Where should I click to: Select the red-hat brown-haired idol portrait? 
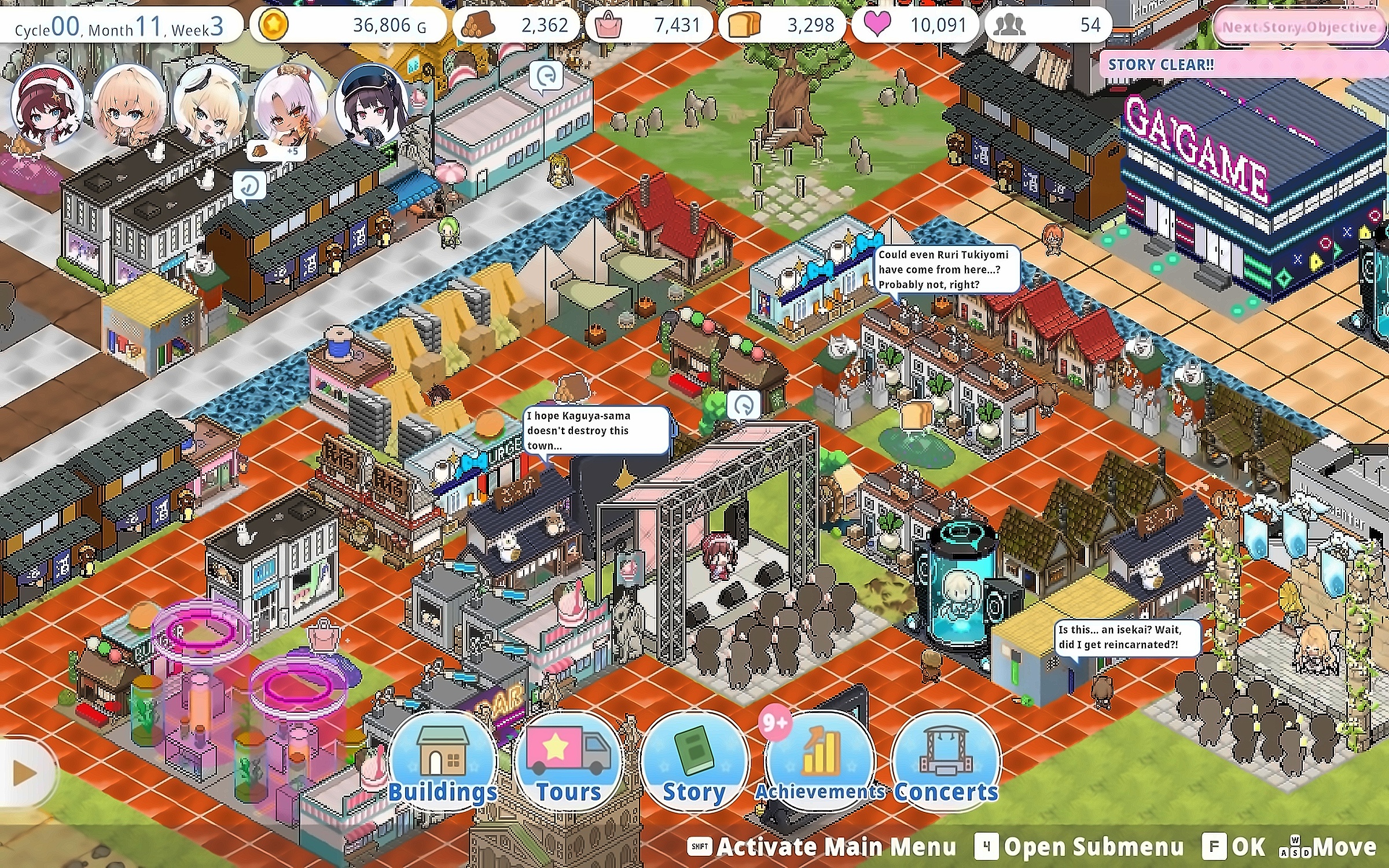click(x=46, y=104)
